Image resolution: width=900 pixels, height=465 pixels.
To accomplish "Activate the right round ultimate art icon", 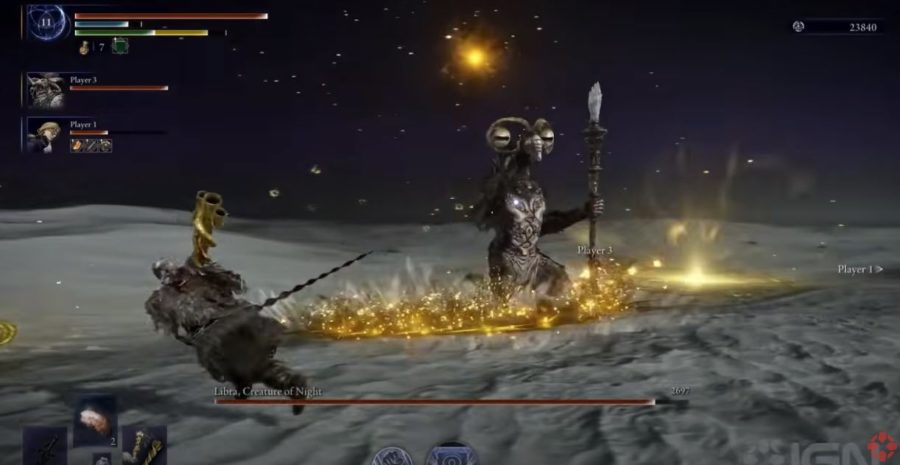I will coord(452,455).
